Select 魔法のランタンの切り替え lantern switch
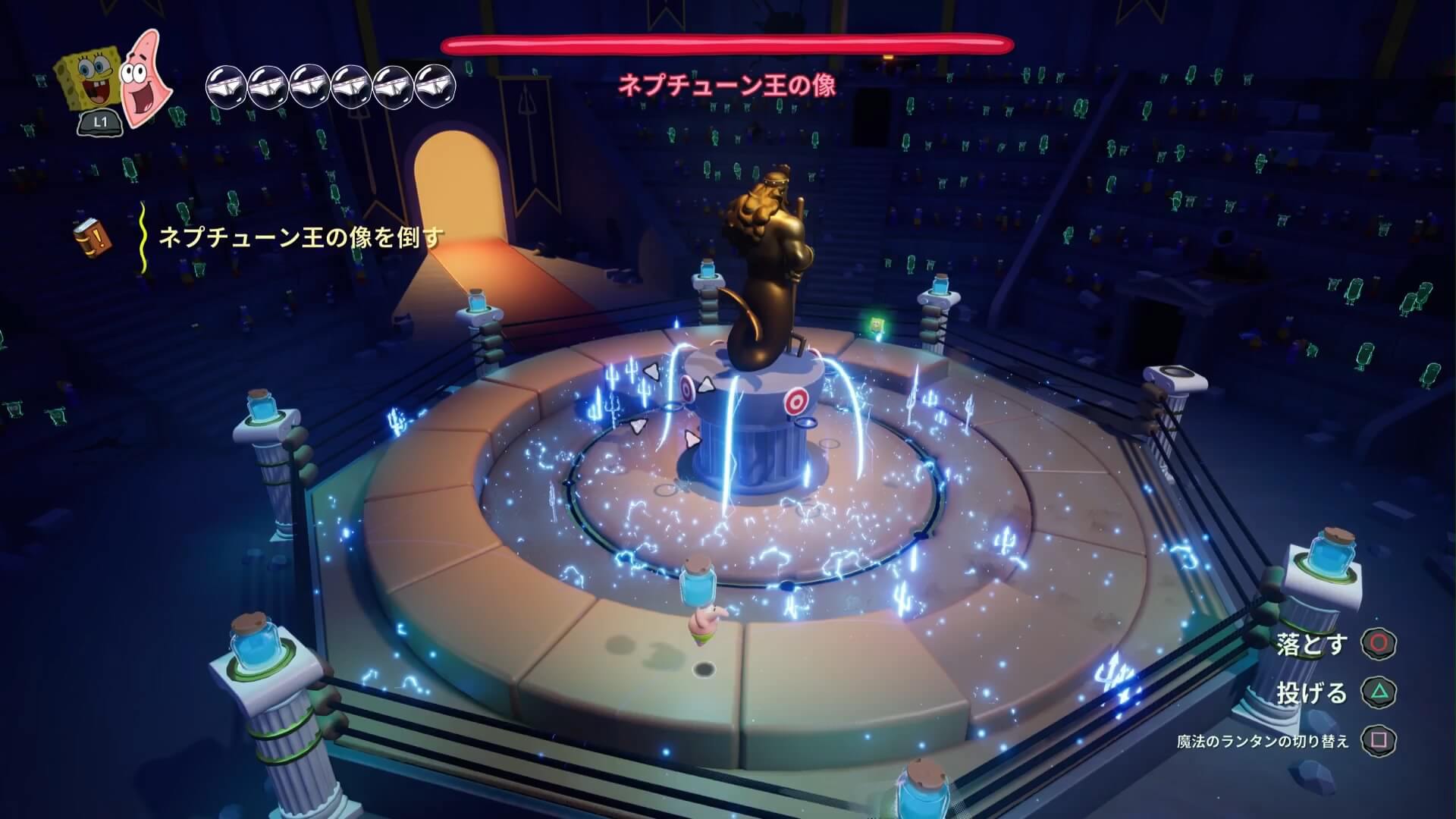The width and height of the screenshot is (1456, 819). coord(1378,741)
